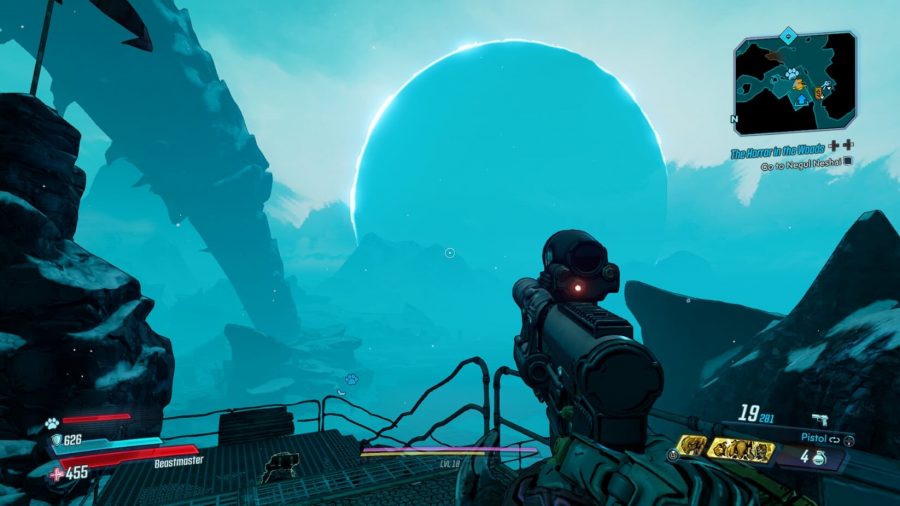Click the pet paw marker on the minimap
The width and height of the screenshot is (900, 506).
point(790,73)
